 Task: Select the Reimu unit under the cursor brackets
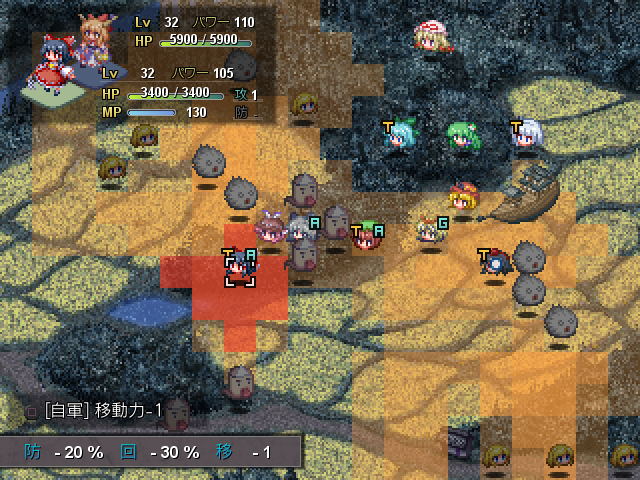pos(239,268)
